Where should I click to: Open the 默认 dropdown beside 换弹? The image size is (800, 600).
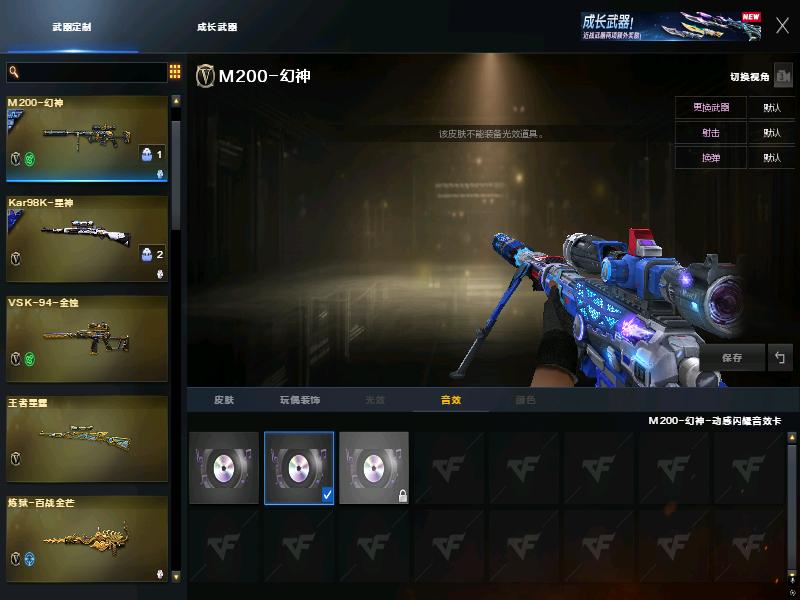coord(772,157)
